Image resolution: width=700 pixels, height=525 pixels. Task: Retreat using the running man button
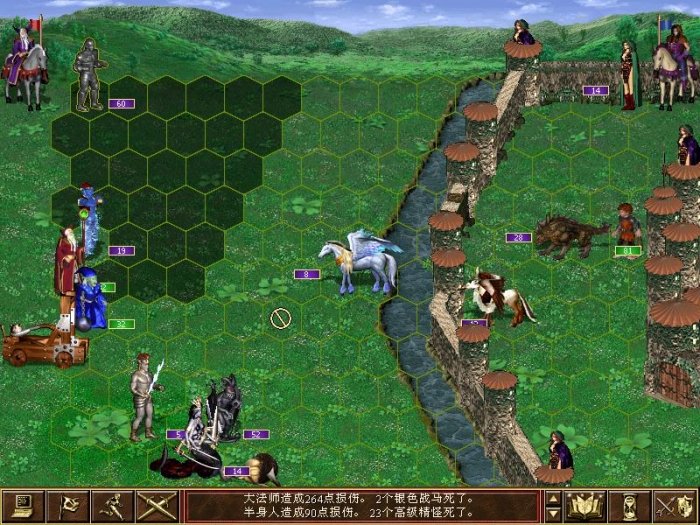(113, 506)
